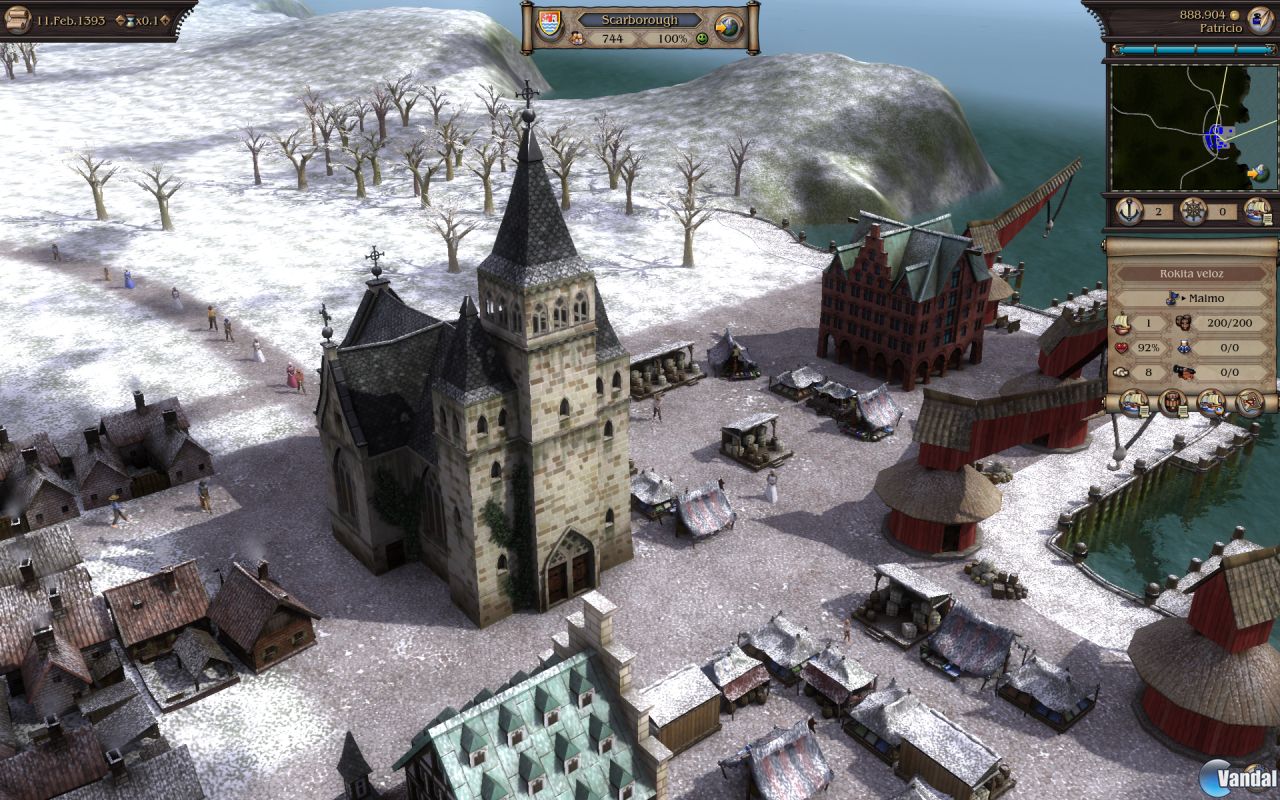The width and height of the screenshot is (1280, 800).
Task: Click the hourglass game speed icon
Action: (x=131, y=20)
